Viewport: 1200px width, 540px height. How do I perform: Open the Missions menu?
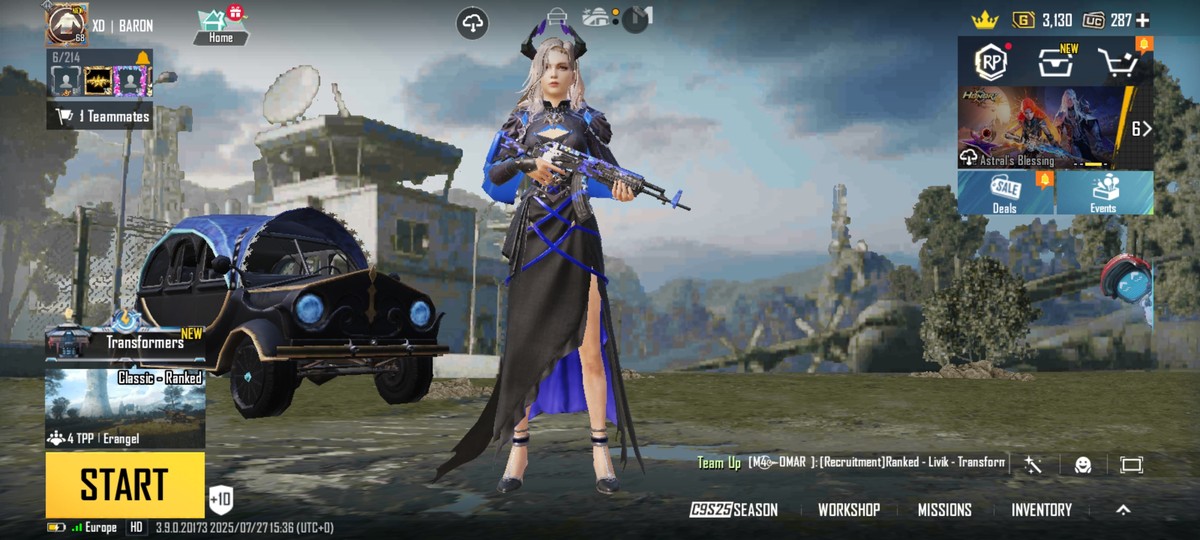(944, 510)
